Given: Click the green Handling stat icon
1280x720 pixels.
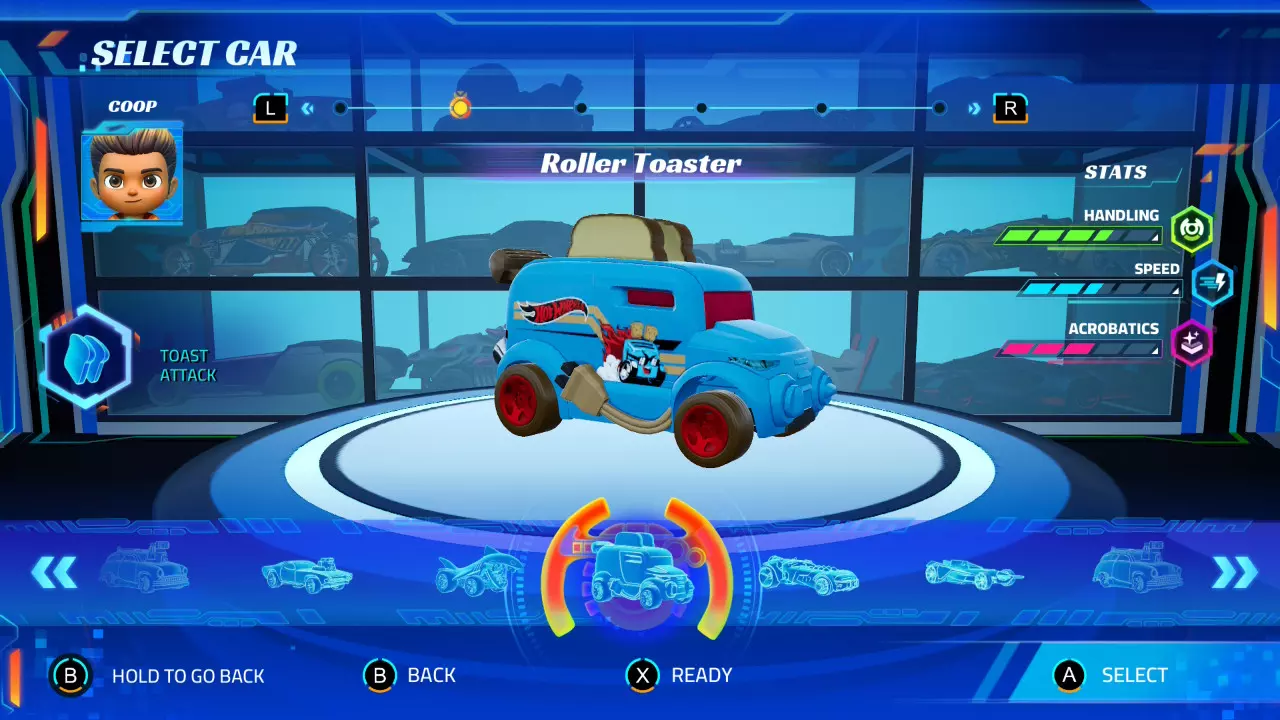Looking at the screenshot, I should 1191,229.
